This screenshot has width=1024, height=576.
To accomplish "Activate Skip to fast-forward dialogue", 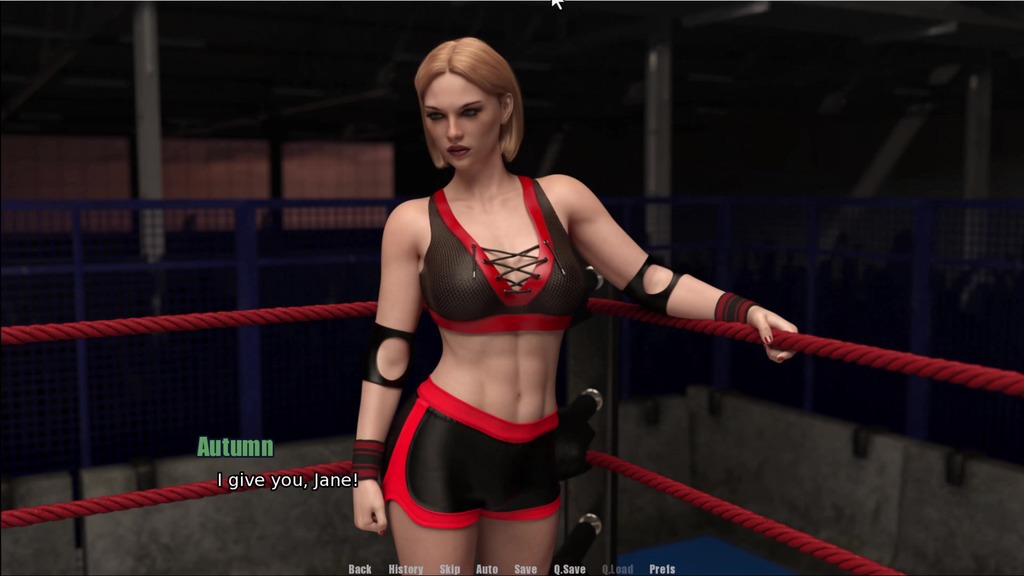I will pos(450,569).
